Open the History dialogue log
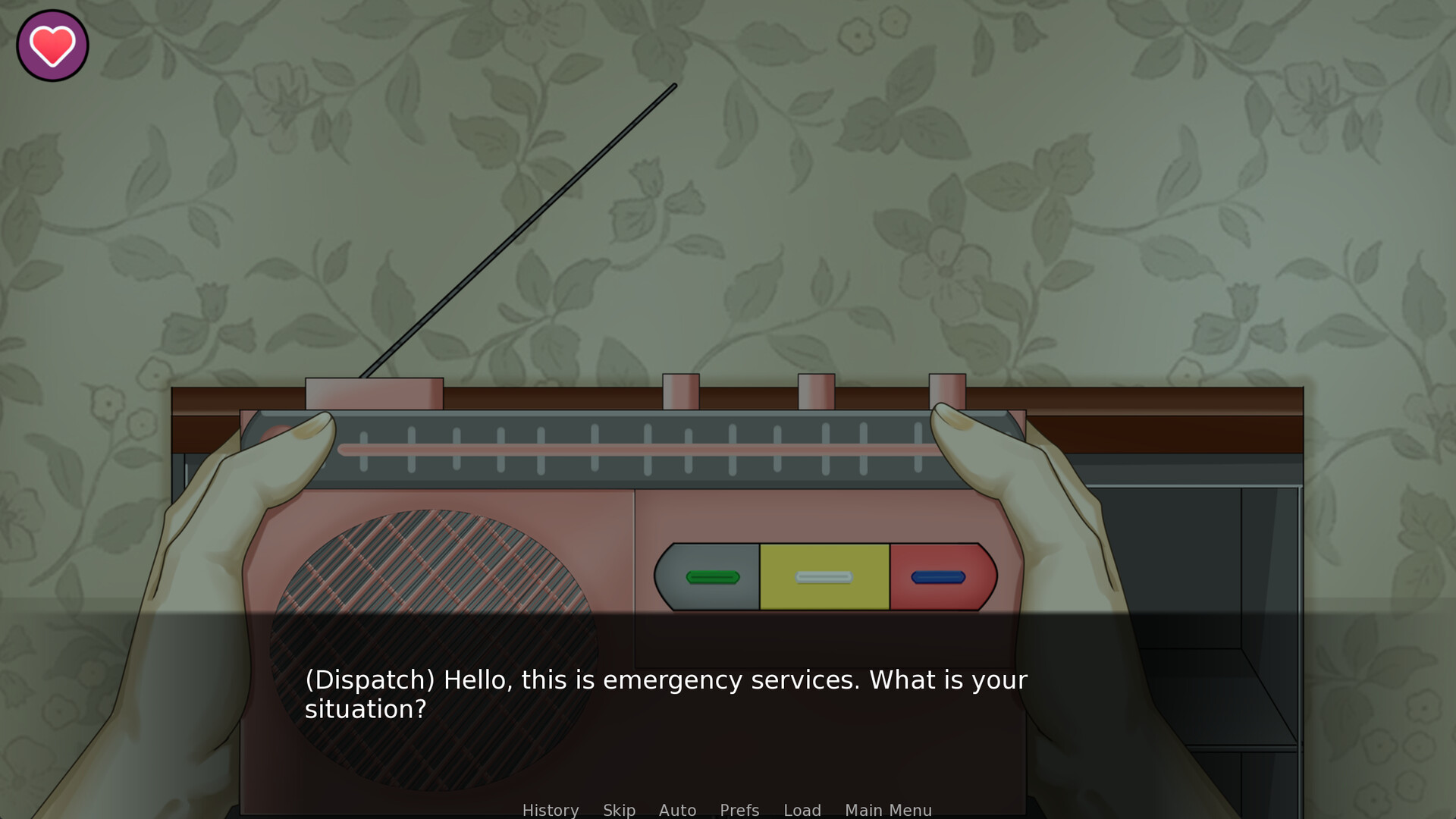 551,810
